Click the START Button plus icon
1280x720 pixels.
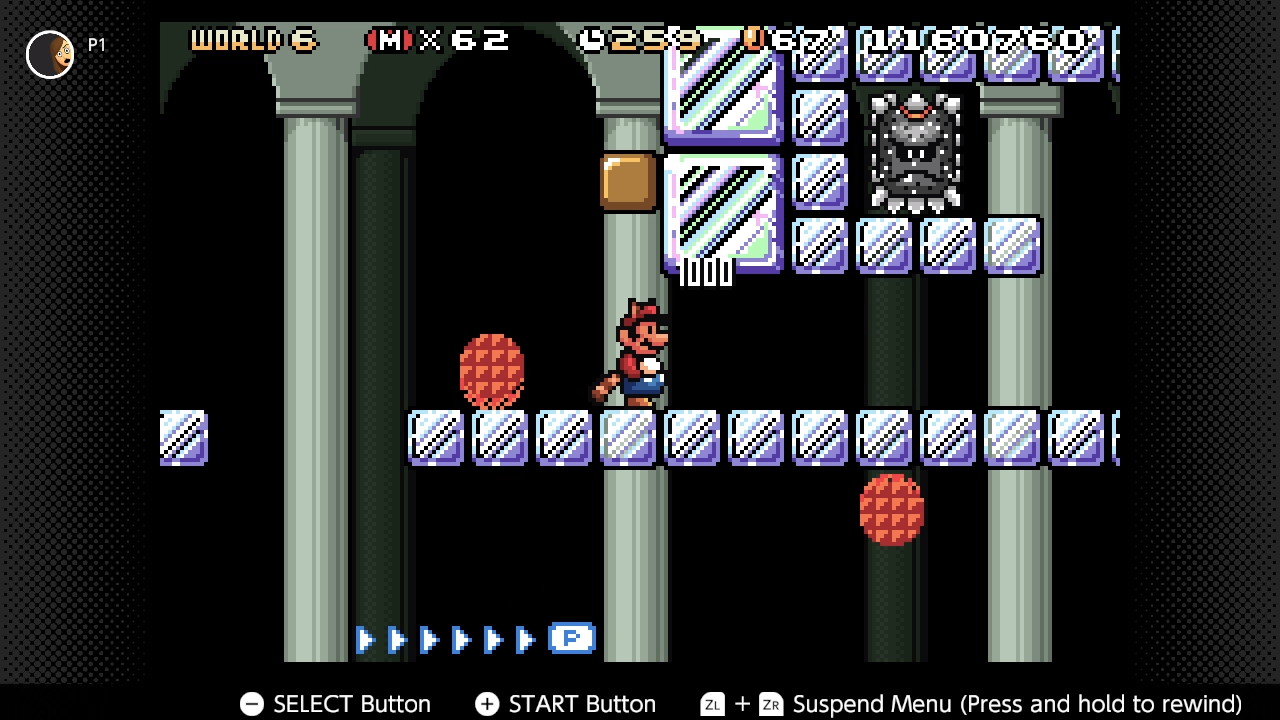click(486, 704)
